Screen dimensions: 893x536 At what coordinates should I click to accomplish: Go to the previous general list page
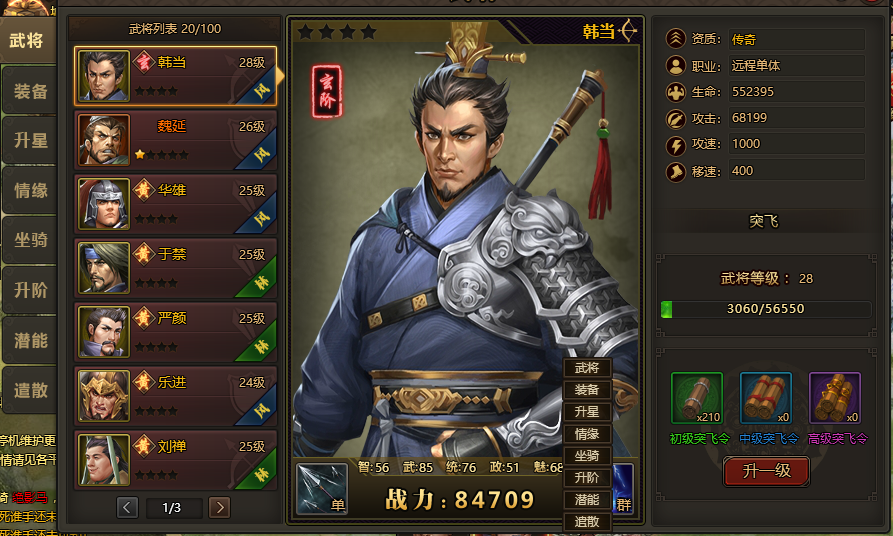pos(127,508)
